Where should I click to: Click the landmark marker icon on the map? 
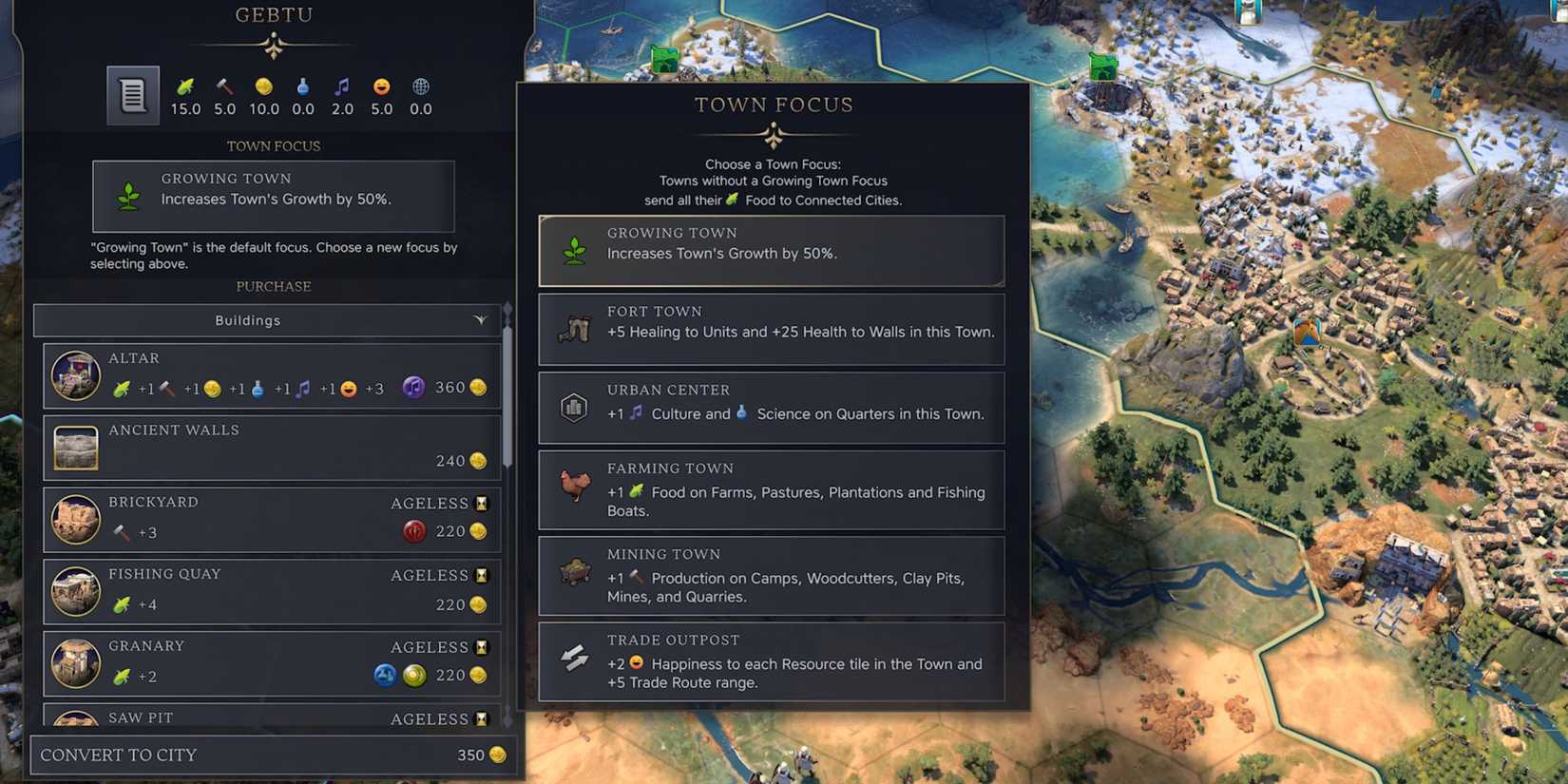(x=1307, y=335)
